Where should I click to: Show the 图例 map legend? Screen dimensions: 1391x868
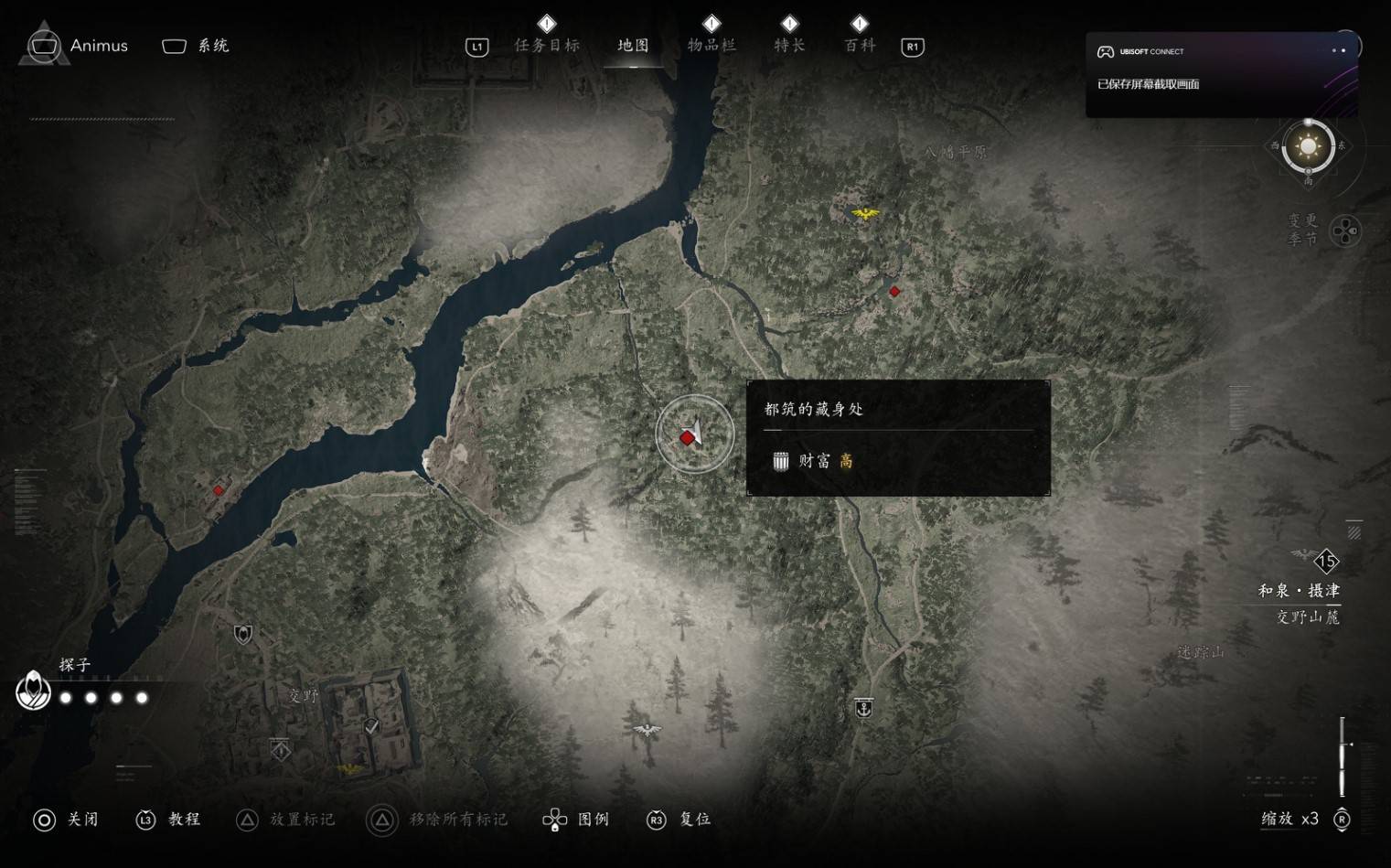[x=576, y=820]
